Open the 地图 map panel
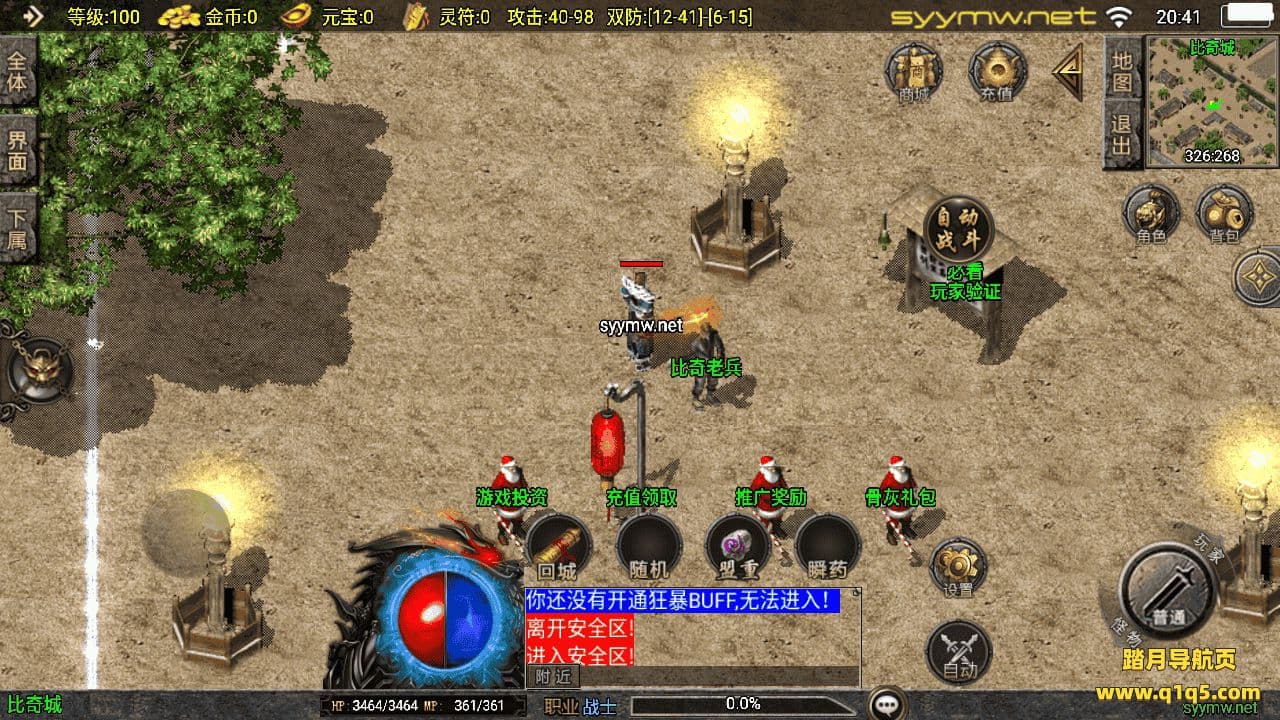Image resolution: width=1280 pixels, height=720 pixels. point(1122,69)
